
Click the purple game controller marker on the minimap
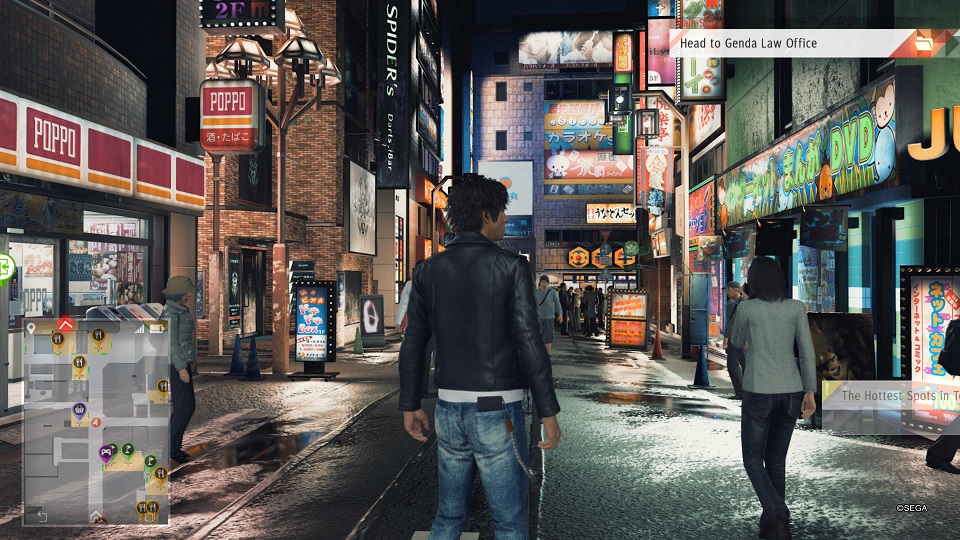(x=104, y=452)
